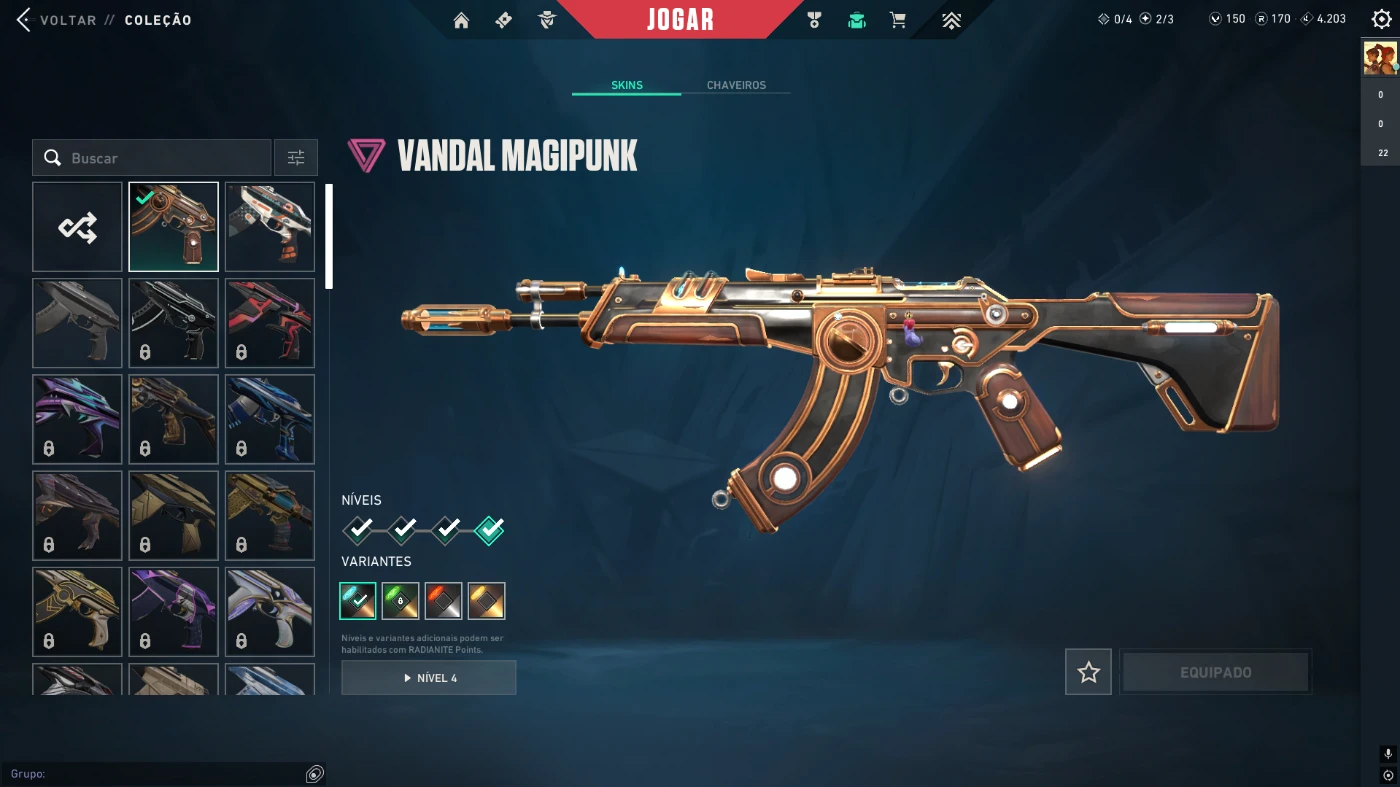1400x787 pixels.
Task: Click the Grupo chat input box
Action: [x=160, y=774]
